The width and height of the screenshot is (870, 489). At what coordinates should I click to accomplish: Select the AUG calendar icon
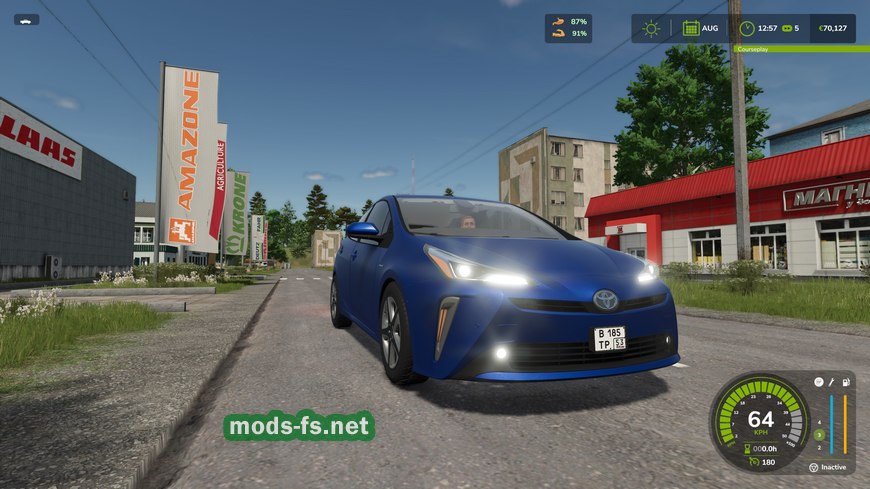pyautogui.click(x=690, y=28)
